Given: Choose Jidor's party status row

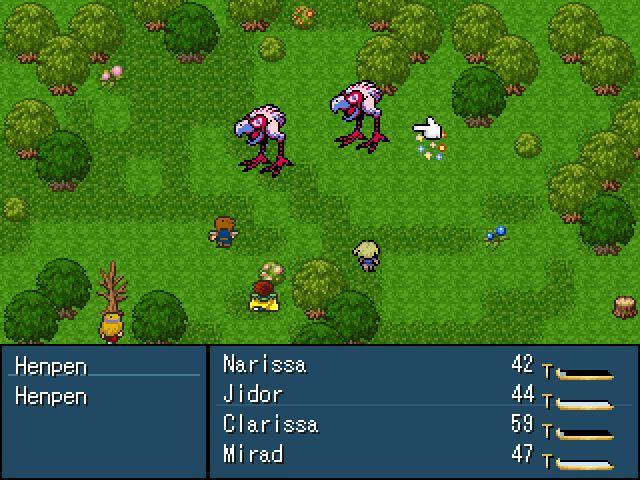Looking at the screenshot, I should (x=253, y=394).
